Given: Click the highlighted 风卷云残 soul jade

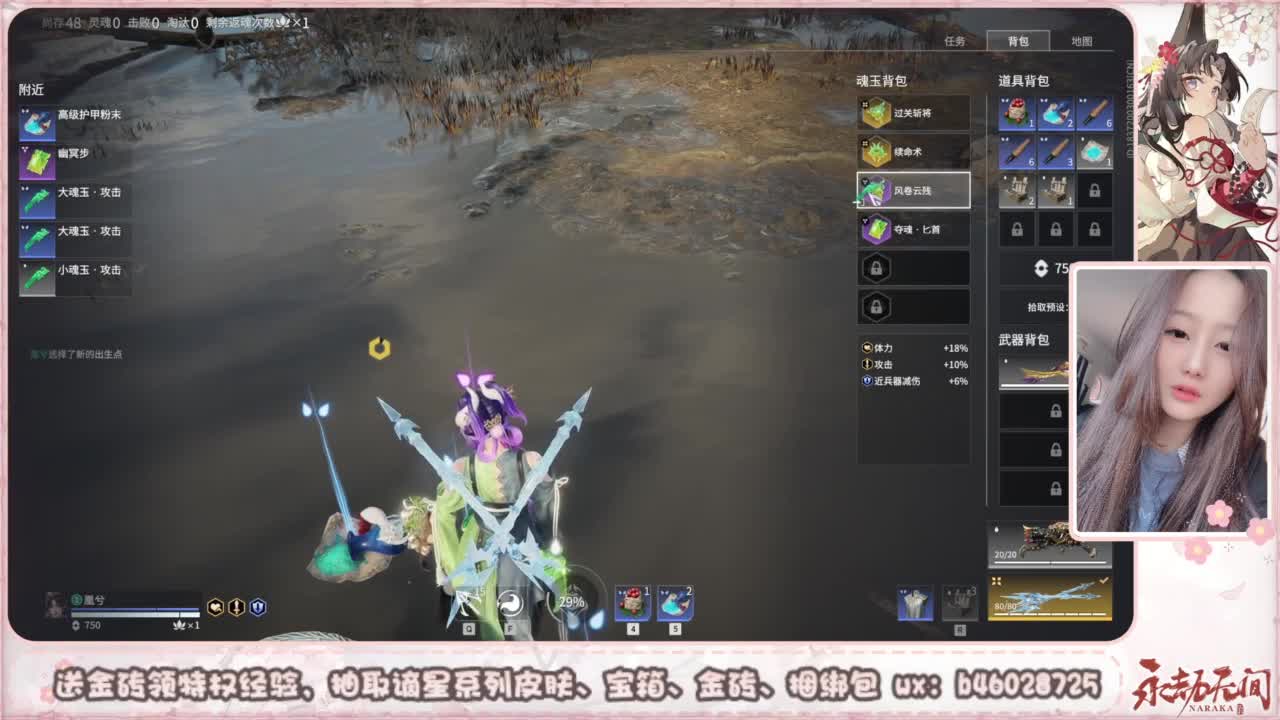Looking at the screenshot, I should point(912,190).
